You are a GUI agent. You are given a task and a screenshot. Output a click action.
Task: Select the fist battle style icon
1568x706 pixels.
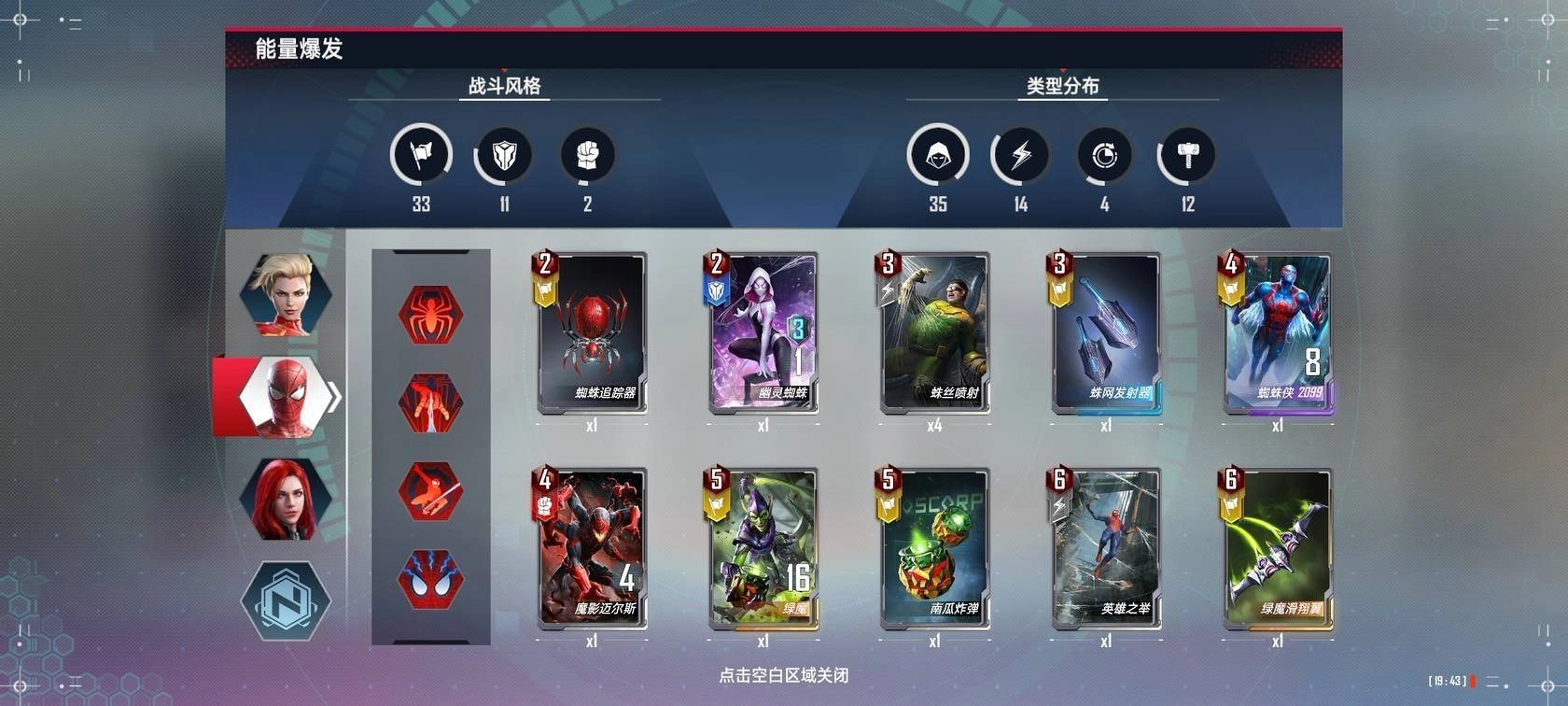click(586, 154)
